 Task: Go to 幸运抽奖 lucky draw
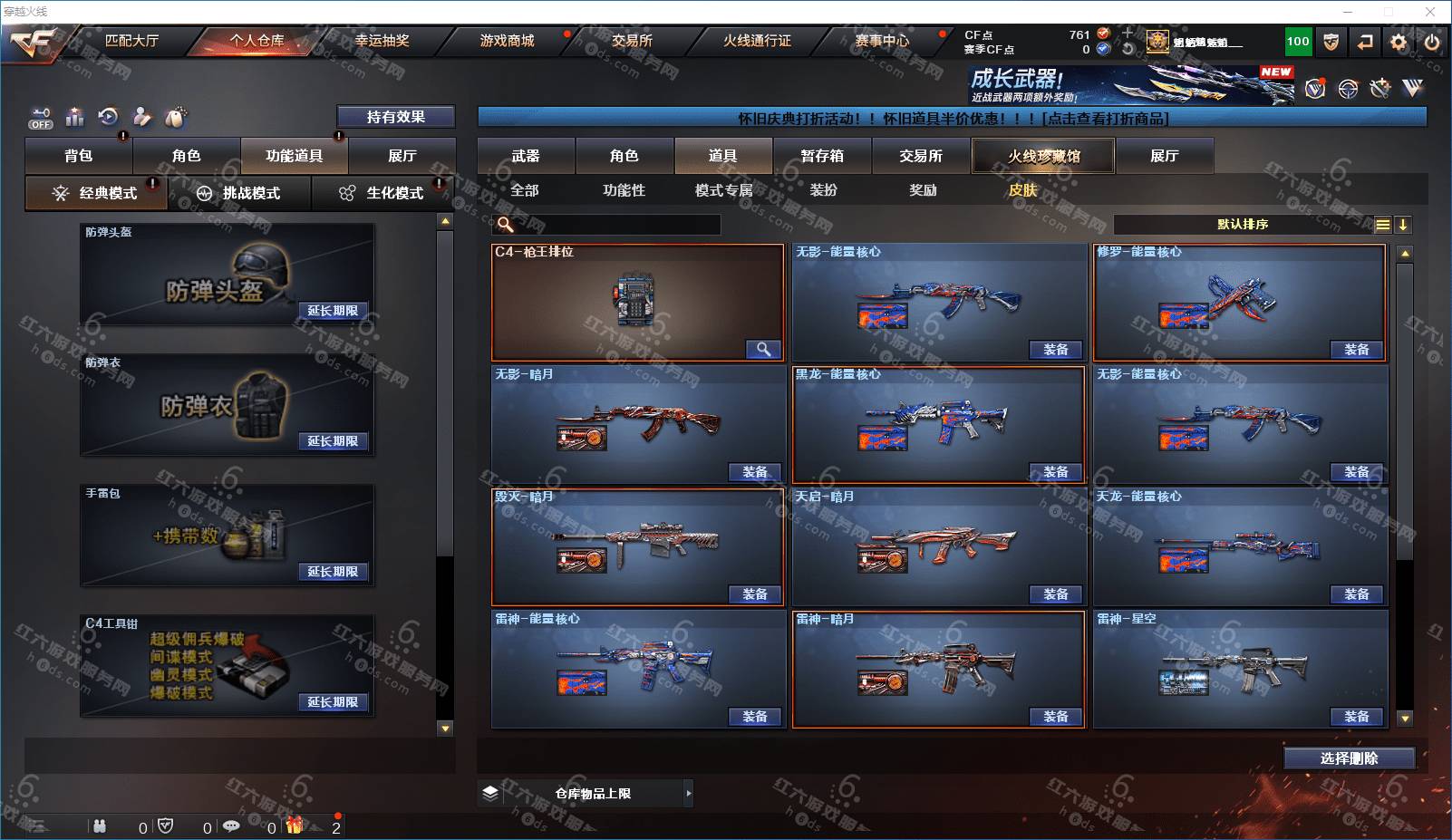pos(382,41)
